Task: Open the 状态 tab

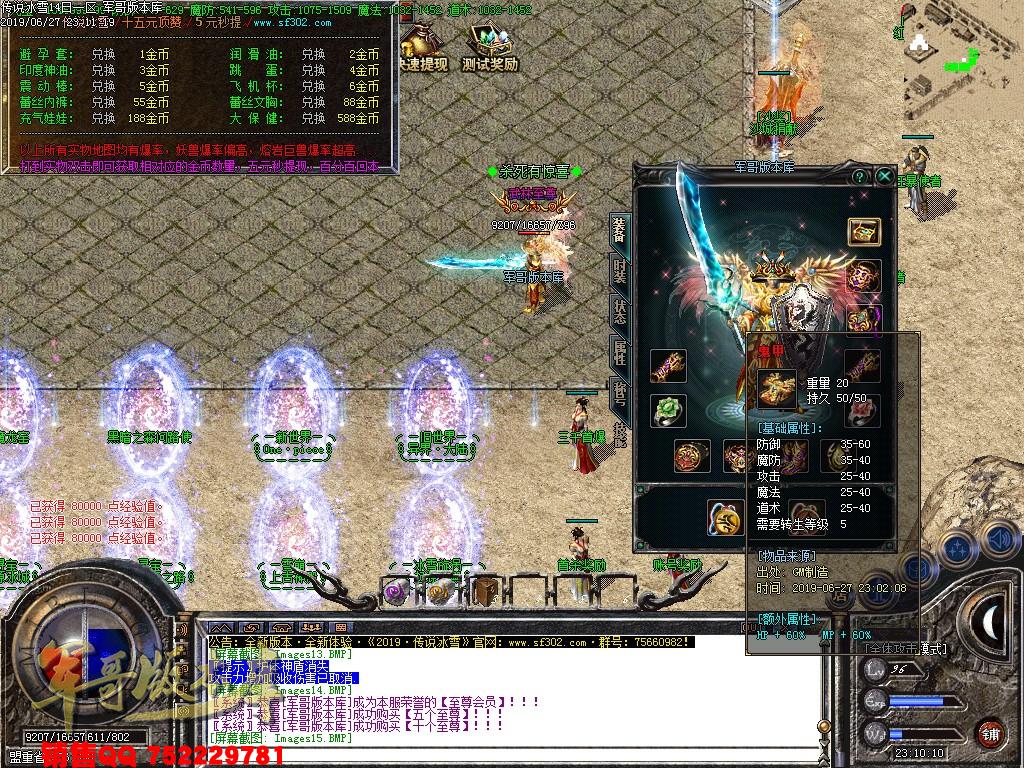Action: pos(620,311)
